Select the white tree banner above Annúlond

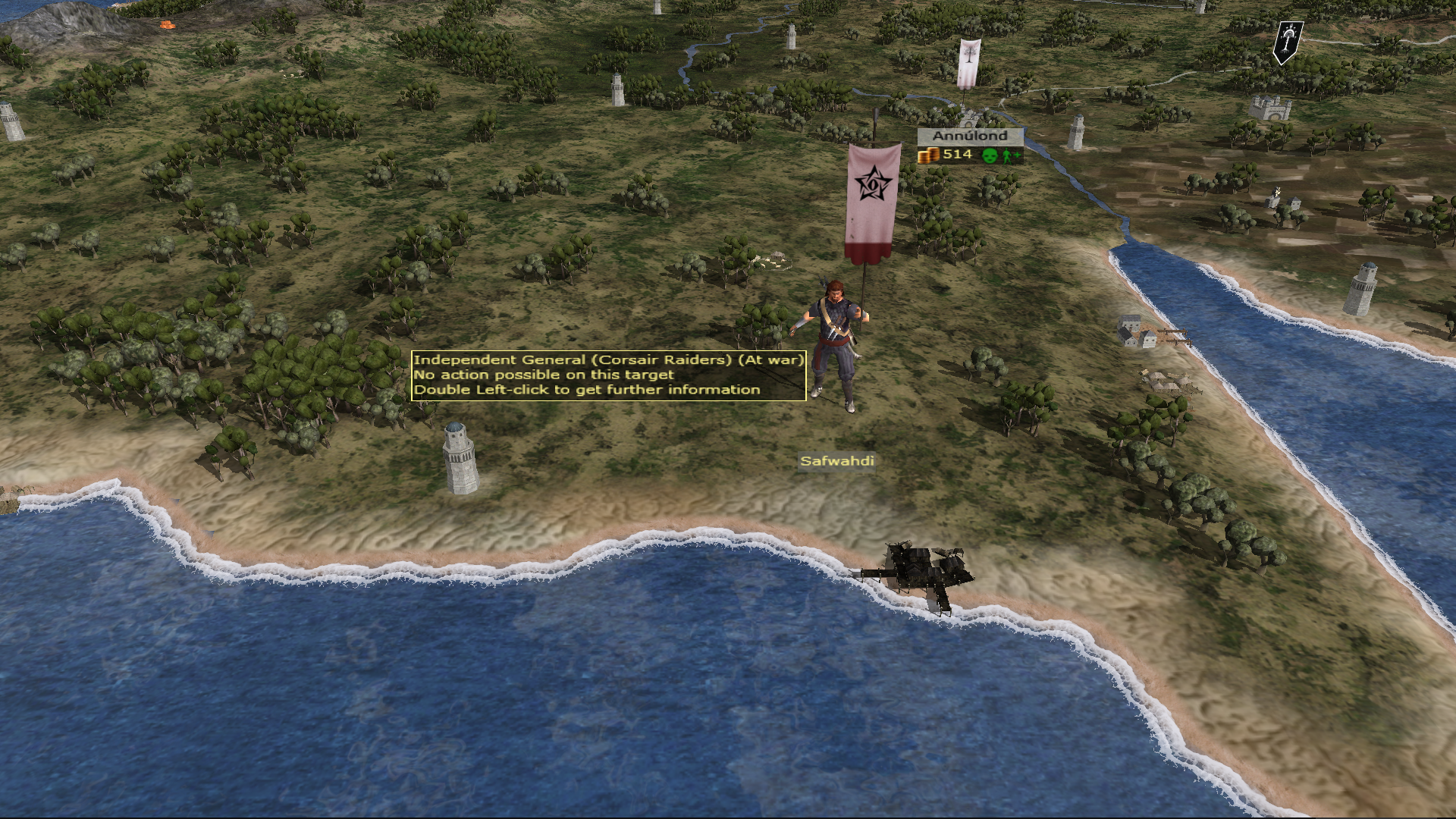(968, 62)
